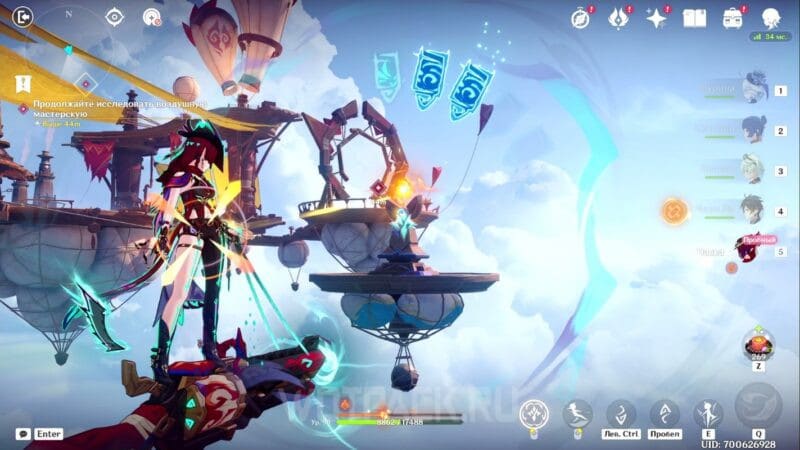
Task: Click the exit door icon
Action: click(x=22, y=16)
